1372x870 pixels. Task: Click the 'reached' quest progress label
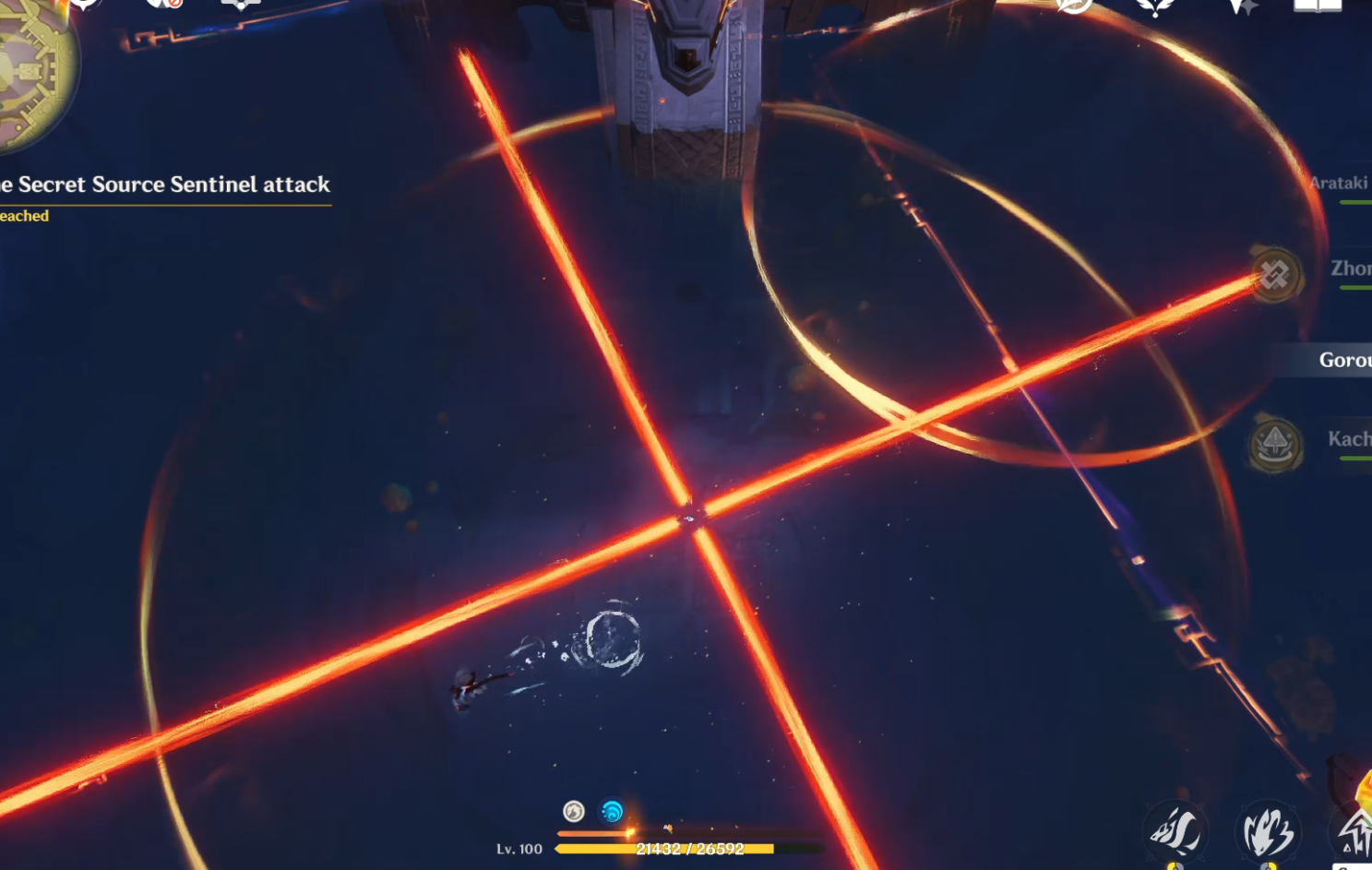25,215
